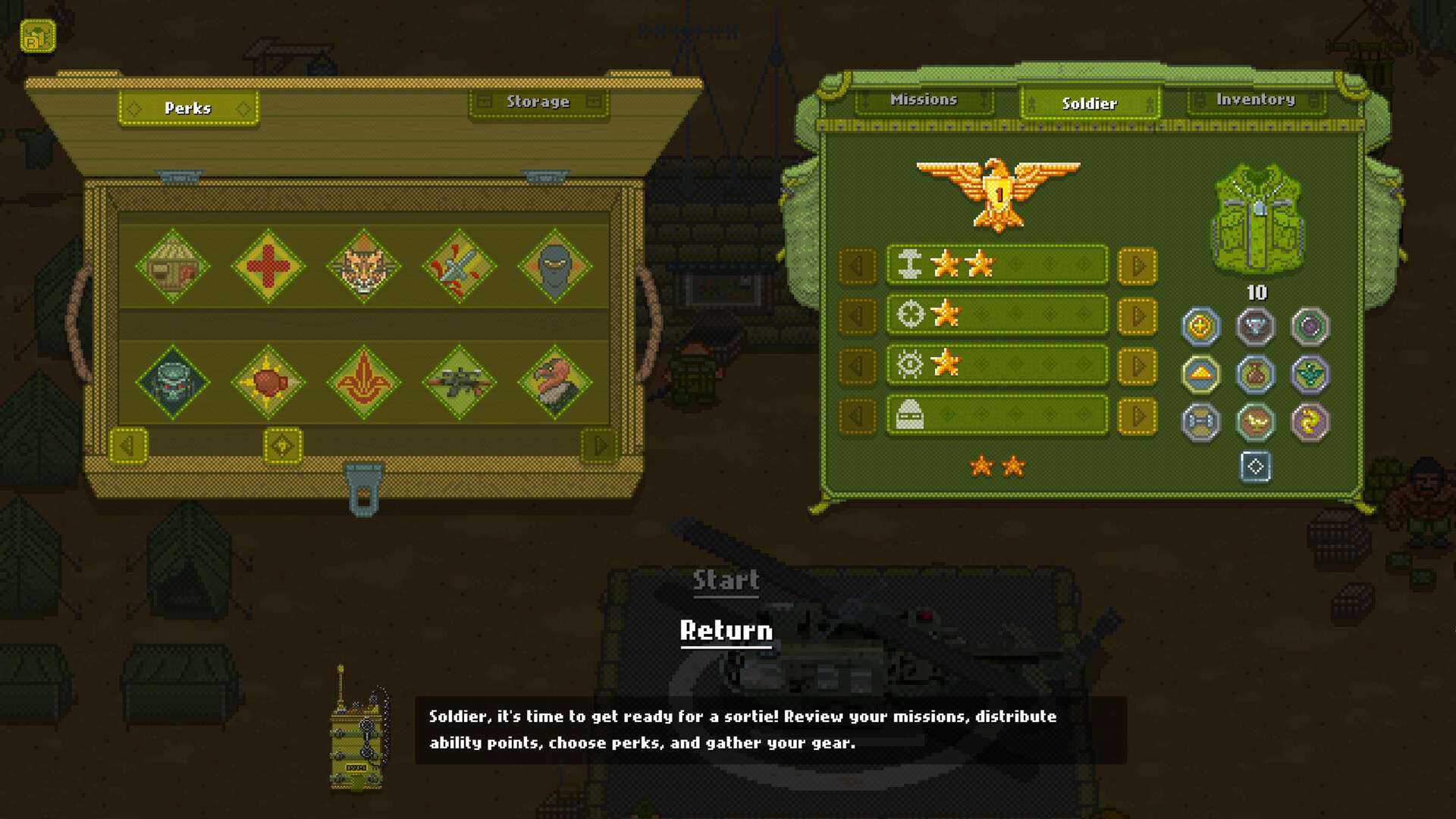Open the Inventory tab
The height and width of the screenshot is (819, 1456).
point(1255,100)
